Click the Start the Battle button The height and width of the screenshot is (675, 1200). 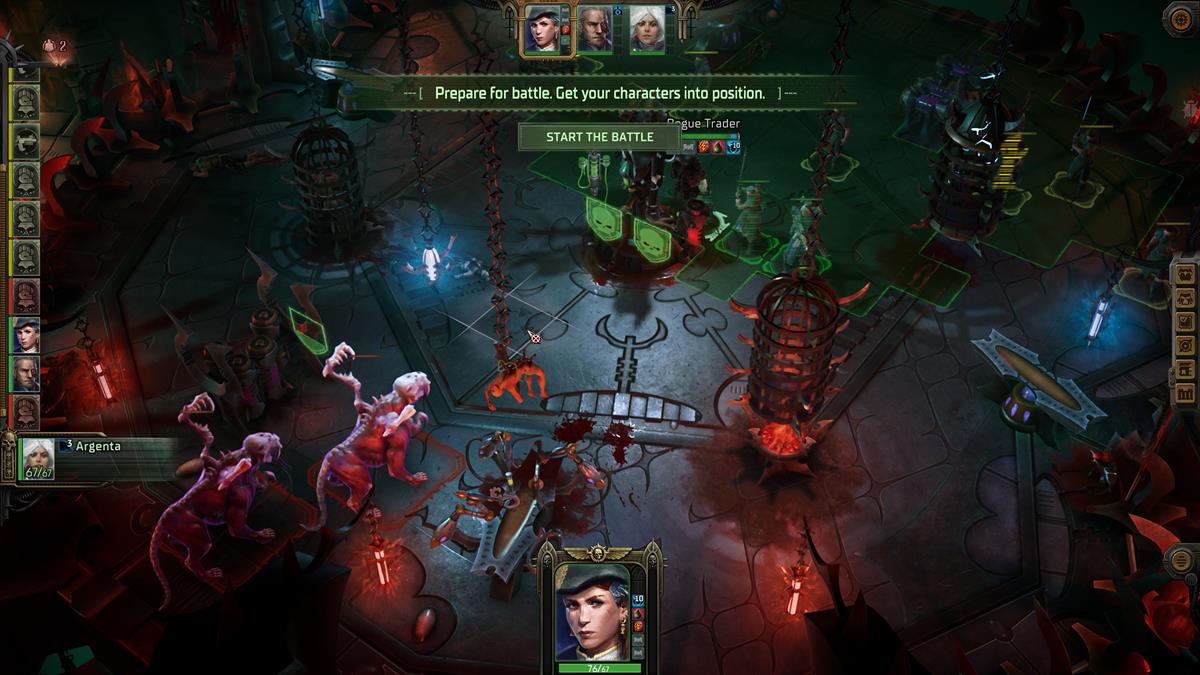tap(599, 137)
